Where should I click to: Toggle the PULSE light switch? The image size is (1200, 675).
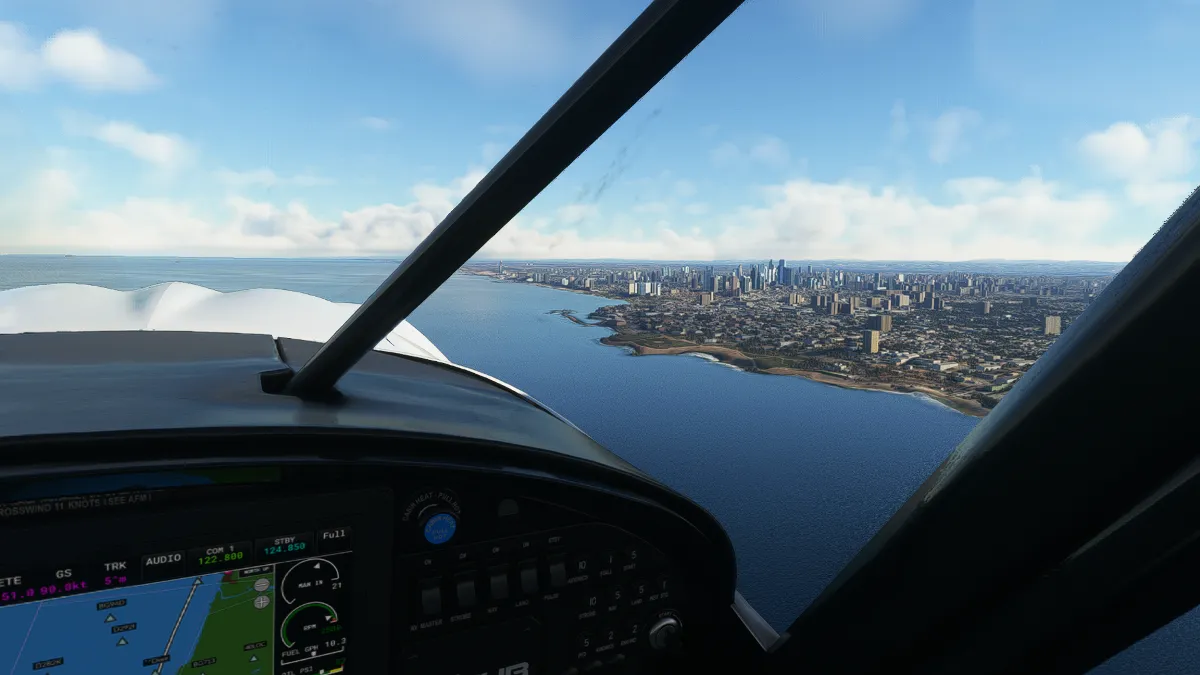point(556,573)
